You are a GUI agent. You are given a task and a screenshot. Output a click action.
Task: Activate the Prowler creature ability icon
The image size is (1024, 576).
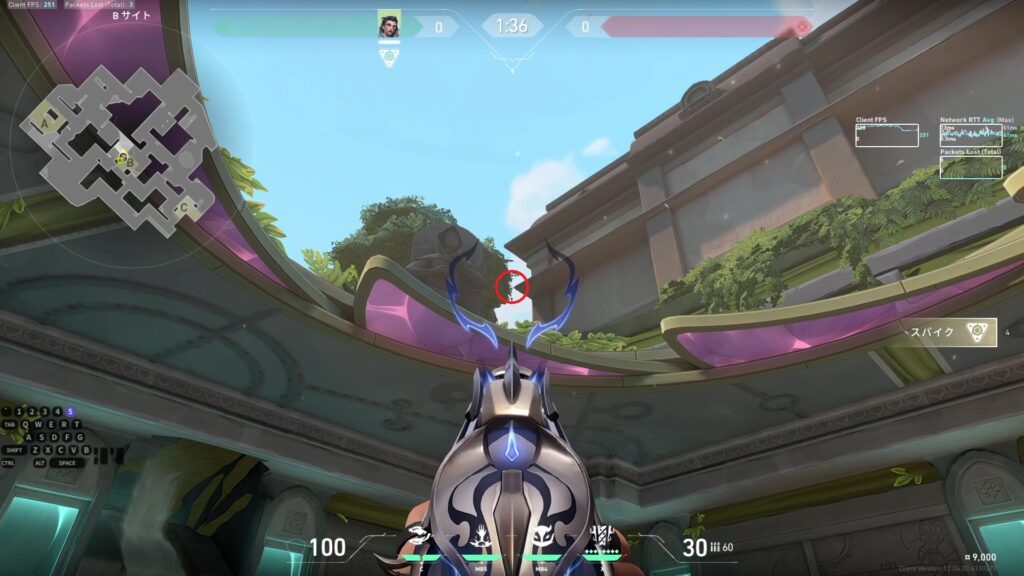417,536
